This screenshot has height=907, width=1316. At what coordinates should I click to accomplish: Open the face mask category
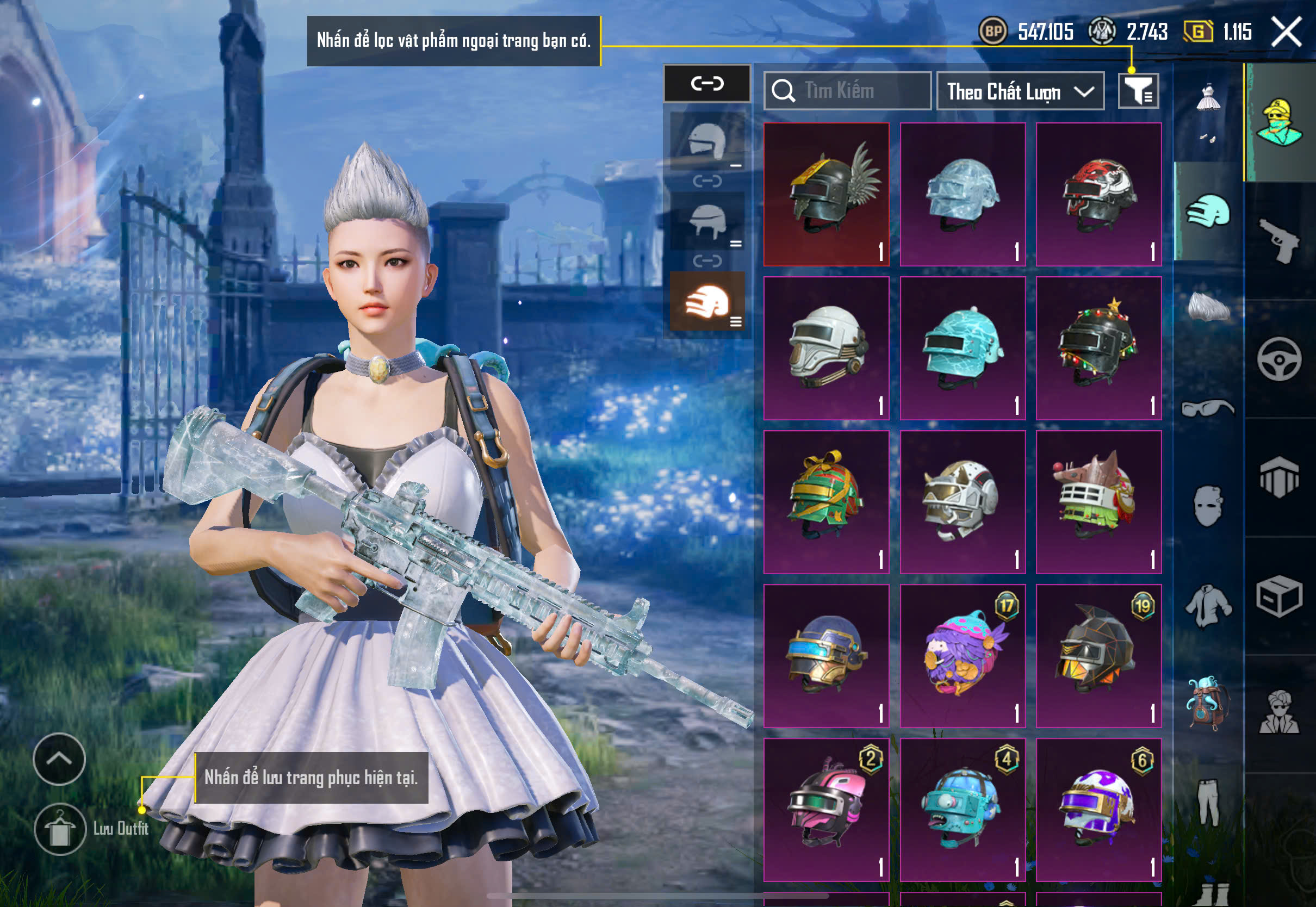pos(1207,505)
